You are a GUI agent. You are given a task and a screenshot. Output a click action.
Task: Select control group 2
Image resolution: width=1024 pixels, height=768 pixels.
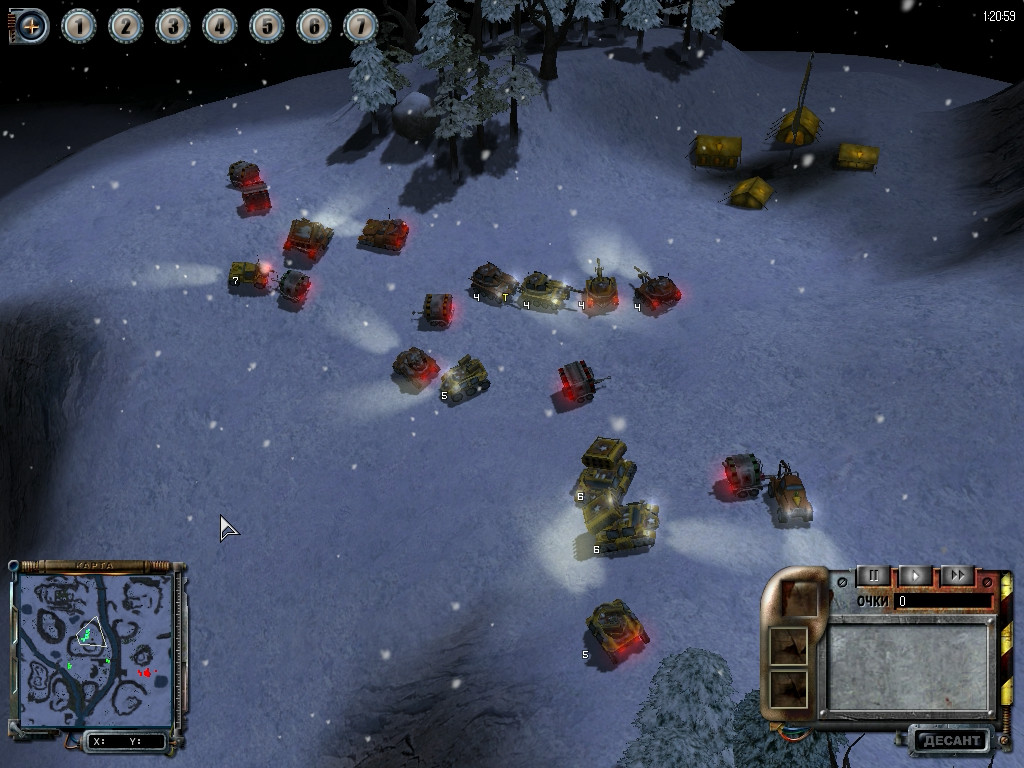click(x=126, y=26)
